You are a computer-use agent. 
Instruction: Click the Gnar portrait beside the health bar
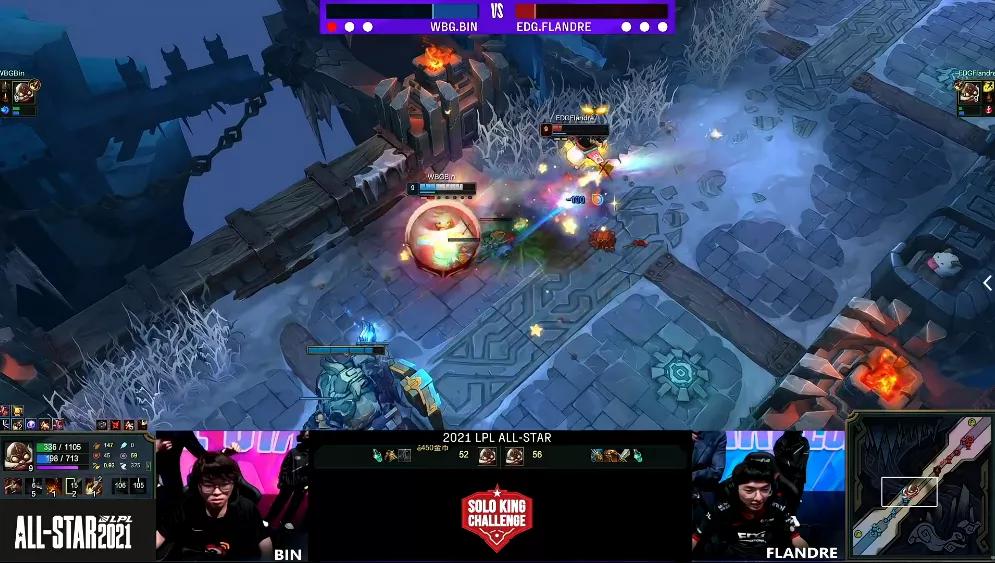(x=17, y=456)
